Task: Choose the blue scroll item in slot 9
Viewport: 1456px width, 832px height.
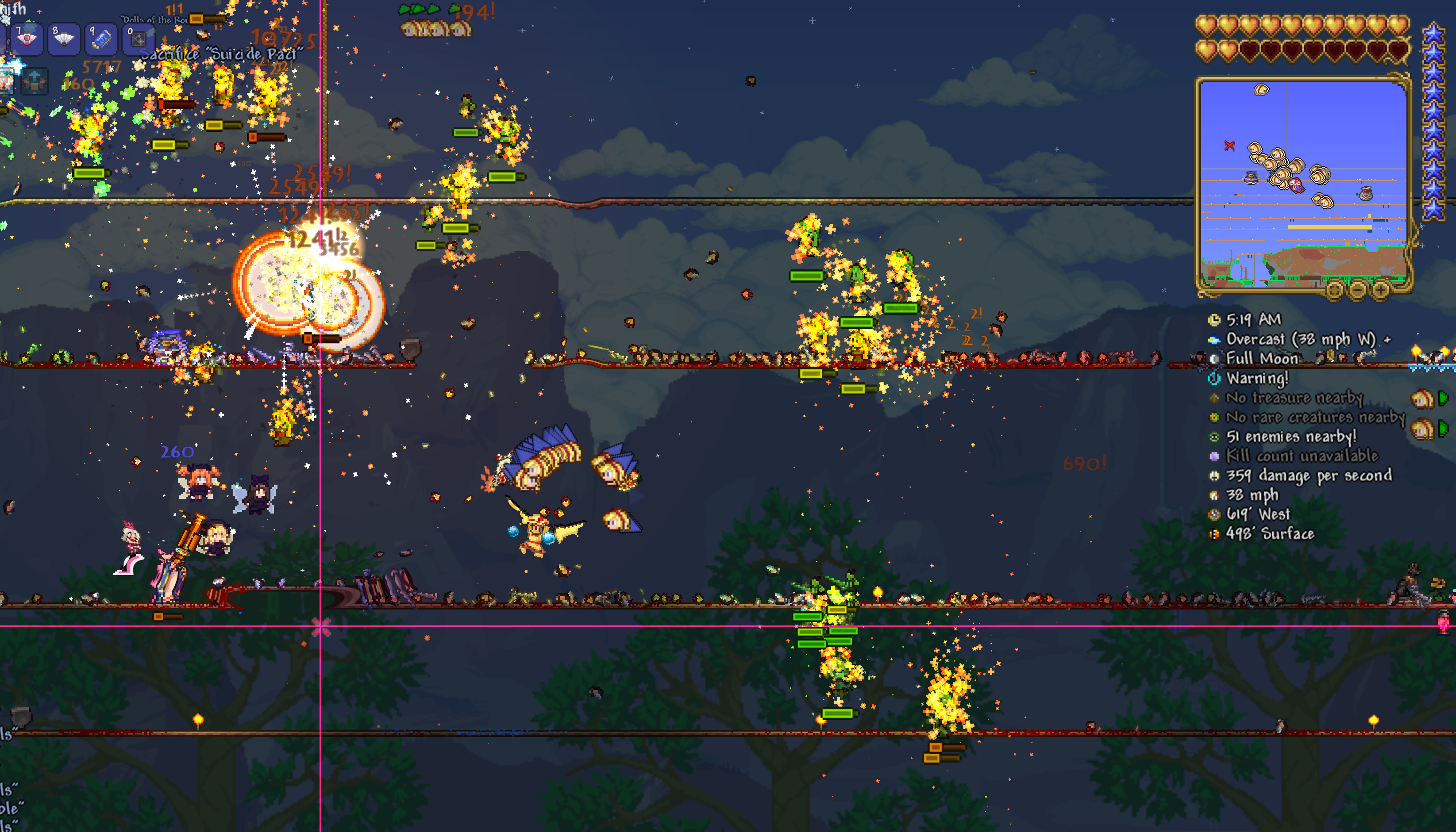Action: [x=101, y=39]
